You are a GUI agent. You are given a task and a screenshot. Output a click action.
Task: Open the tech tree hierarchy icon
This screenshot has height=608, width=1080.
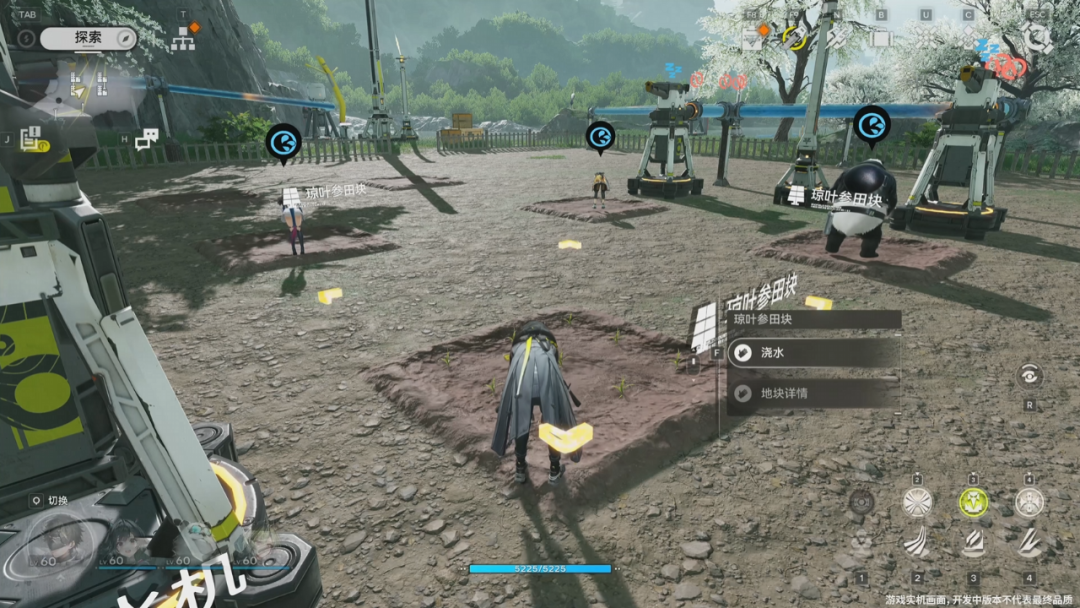[x=183, y=39]
